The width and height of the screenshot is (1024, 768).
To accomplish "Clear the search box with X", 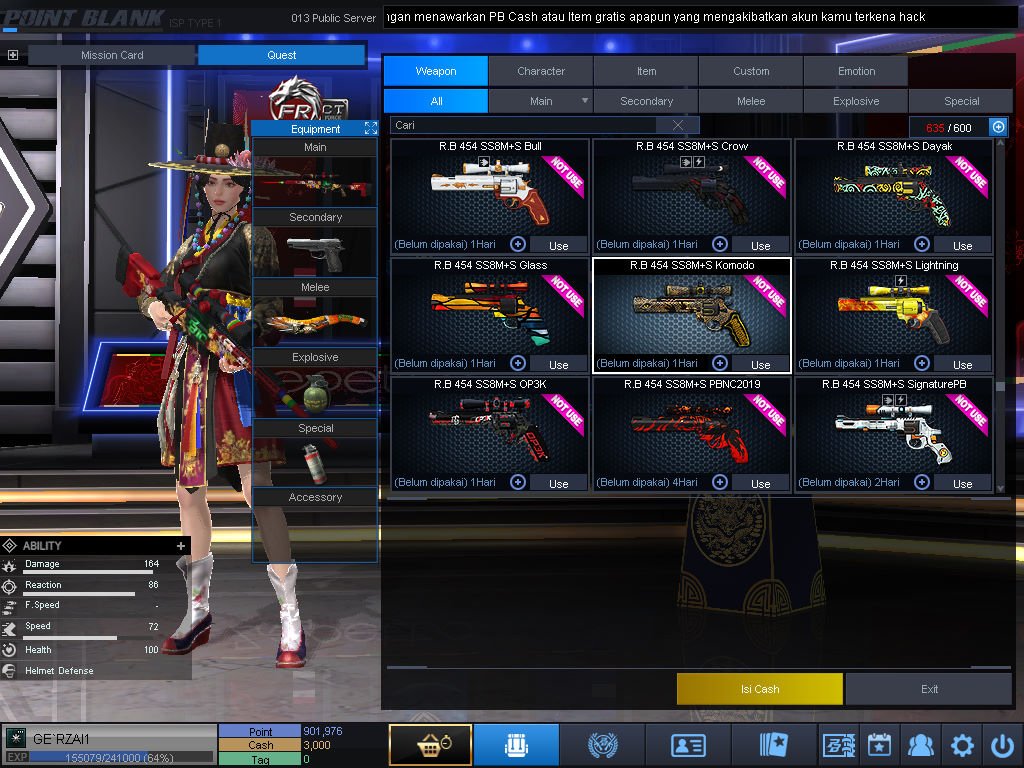I will pyautogui.click(x=679, y=125).
